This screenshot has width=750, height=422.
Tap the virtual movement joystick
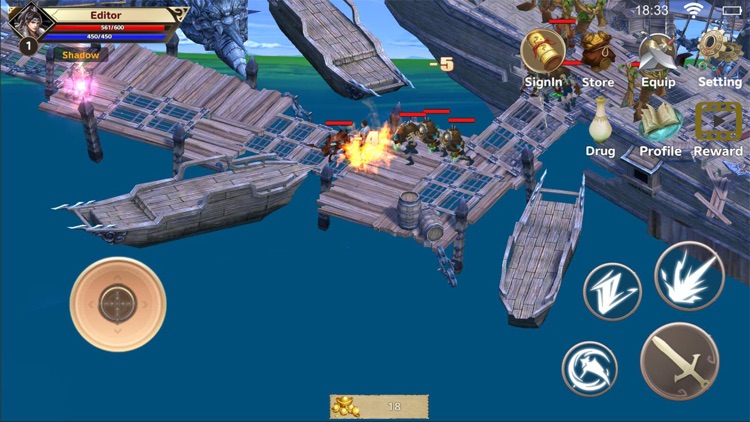[118, 304]
